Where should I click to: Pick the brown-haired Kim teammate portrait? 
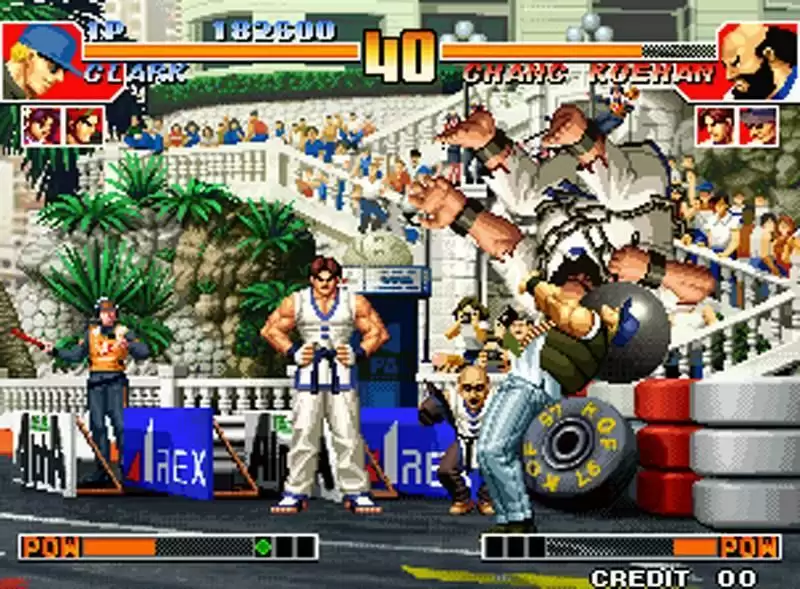coord(715,126)
